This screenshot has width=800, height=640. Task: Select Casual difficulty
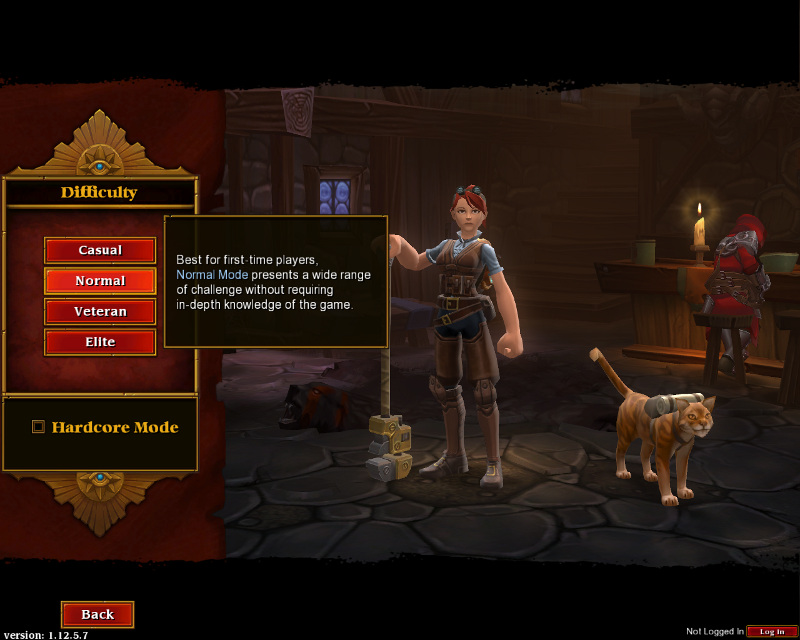tap(100, 250)
